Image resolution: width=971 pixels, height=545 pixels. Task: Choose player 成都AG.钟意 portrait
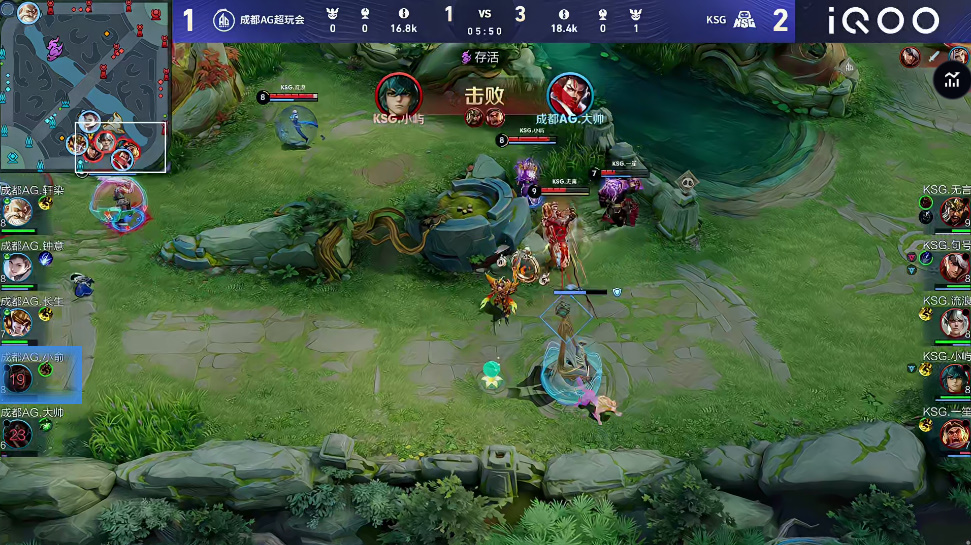pos(17,267)
